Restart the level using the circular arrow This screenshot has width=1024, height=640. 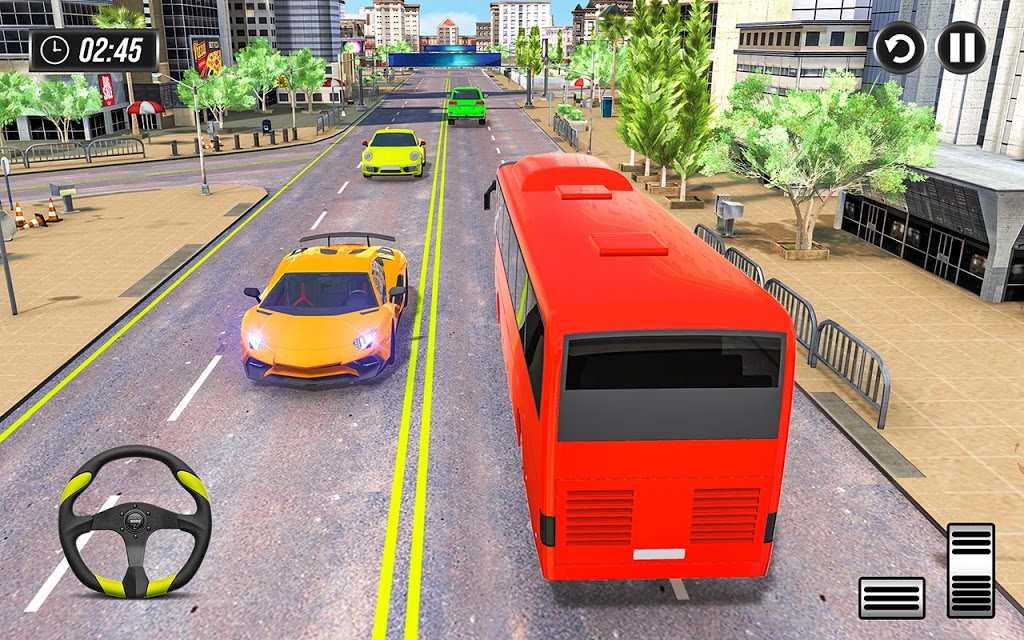coord(899,48)
